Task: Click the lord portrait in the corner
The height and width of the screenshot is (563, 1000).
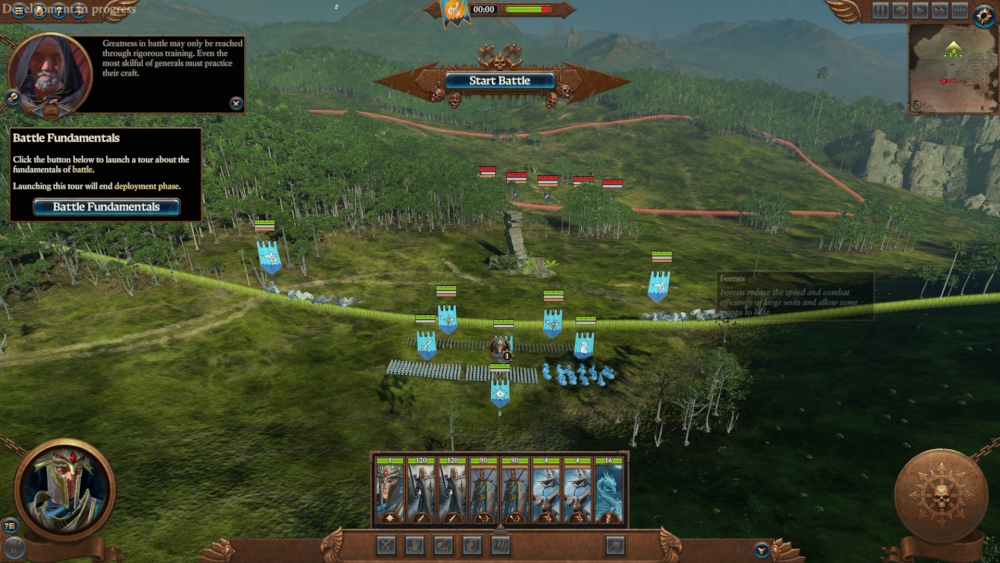Action: tap(65, 490)
